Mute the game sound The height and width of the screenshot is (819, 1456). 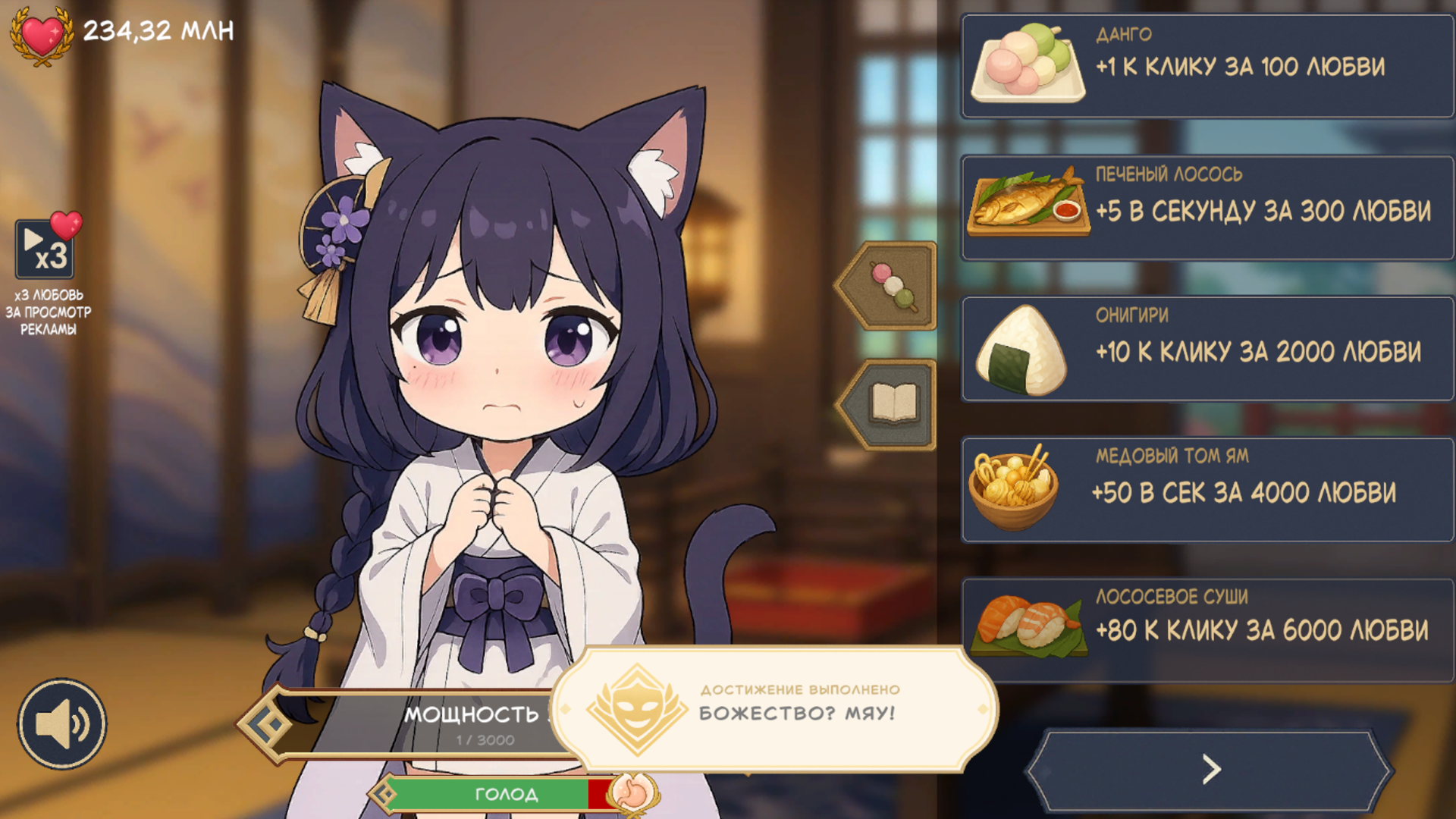(x=64, y=724)
